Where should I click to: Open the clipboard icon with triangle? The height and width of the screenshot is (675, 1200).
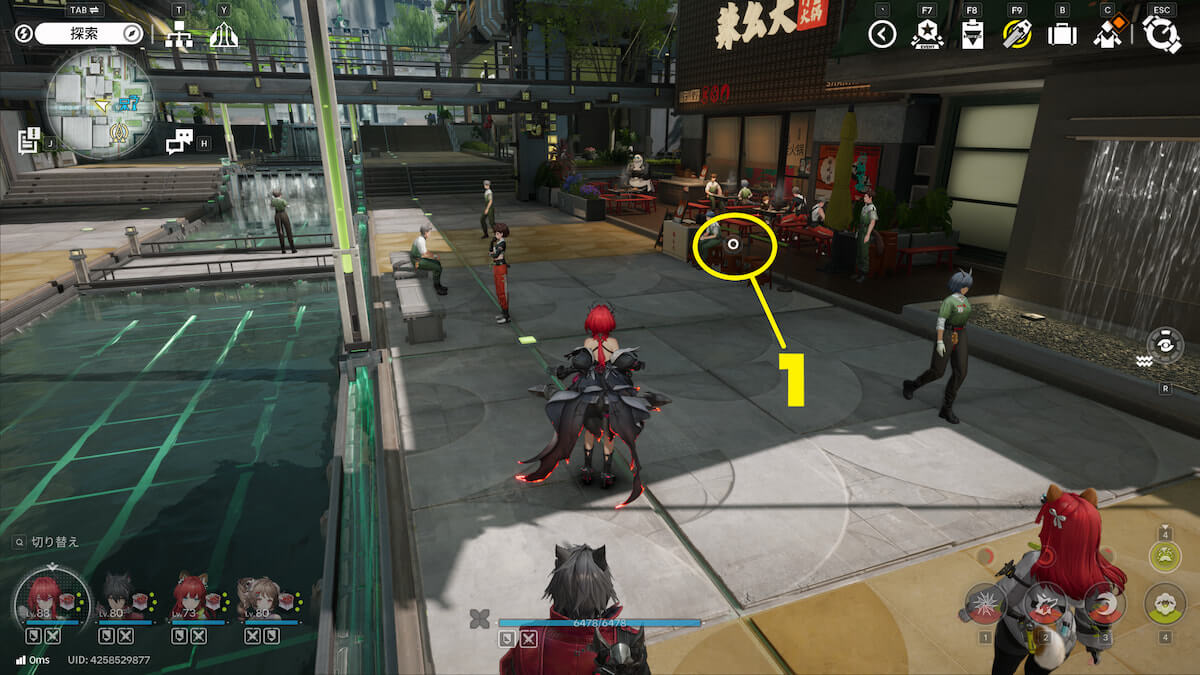972,36
